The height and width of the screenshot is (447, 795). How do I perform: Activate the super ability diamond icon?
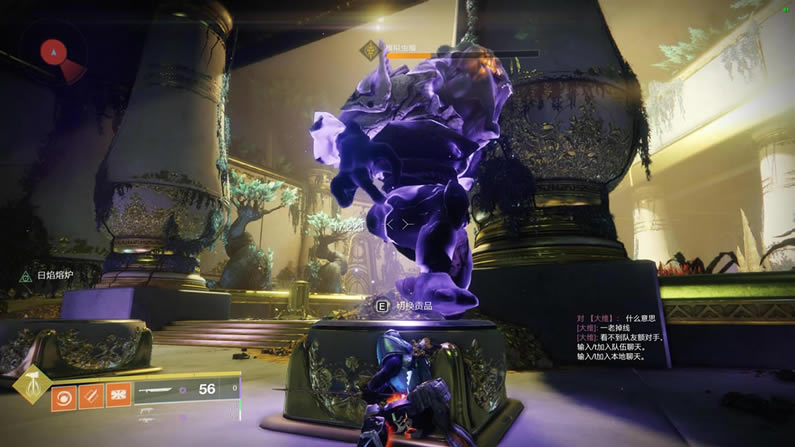coord(33,385)
